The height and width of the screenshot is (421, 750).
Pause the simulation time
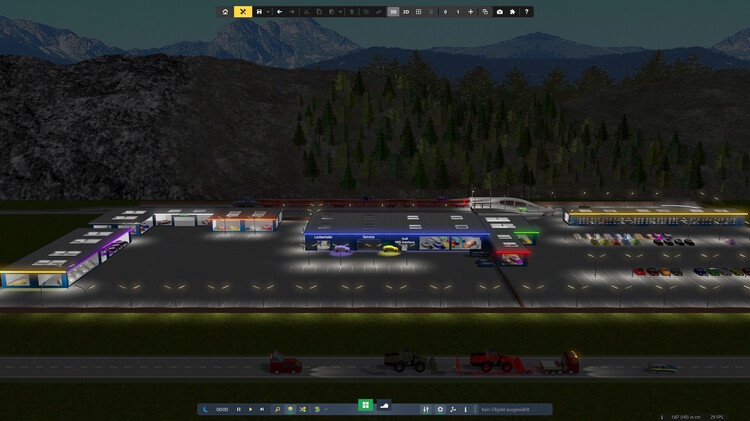tap(238, 409)
